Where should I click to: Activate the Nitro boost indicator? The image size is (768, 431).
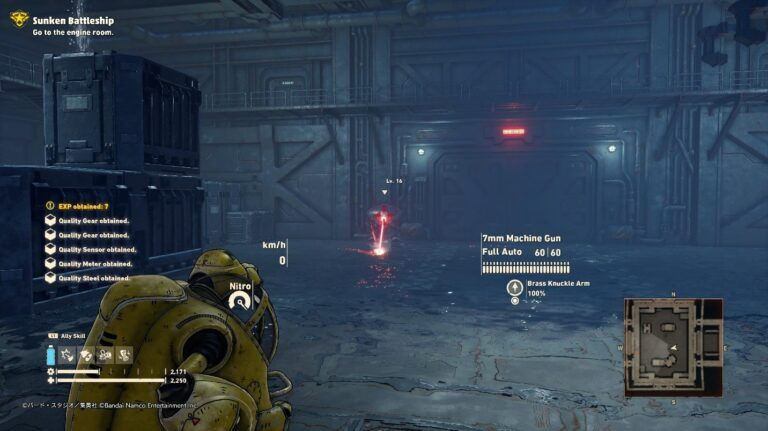240,296
